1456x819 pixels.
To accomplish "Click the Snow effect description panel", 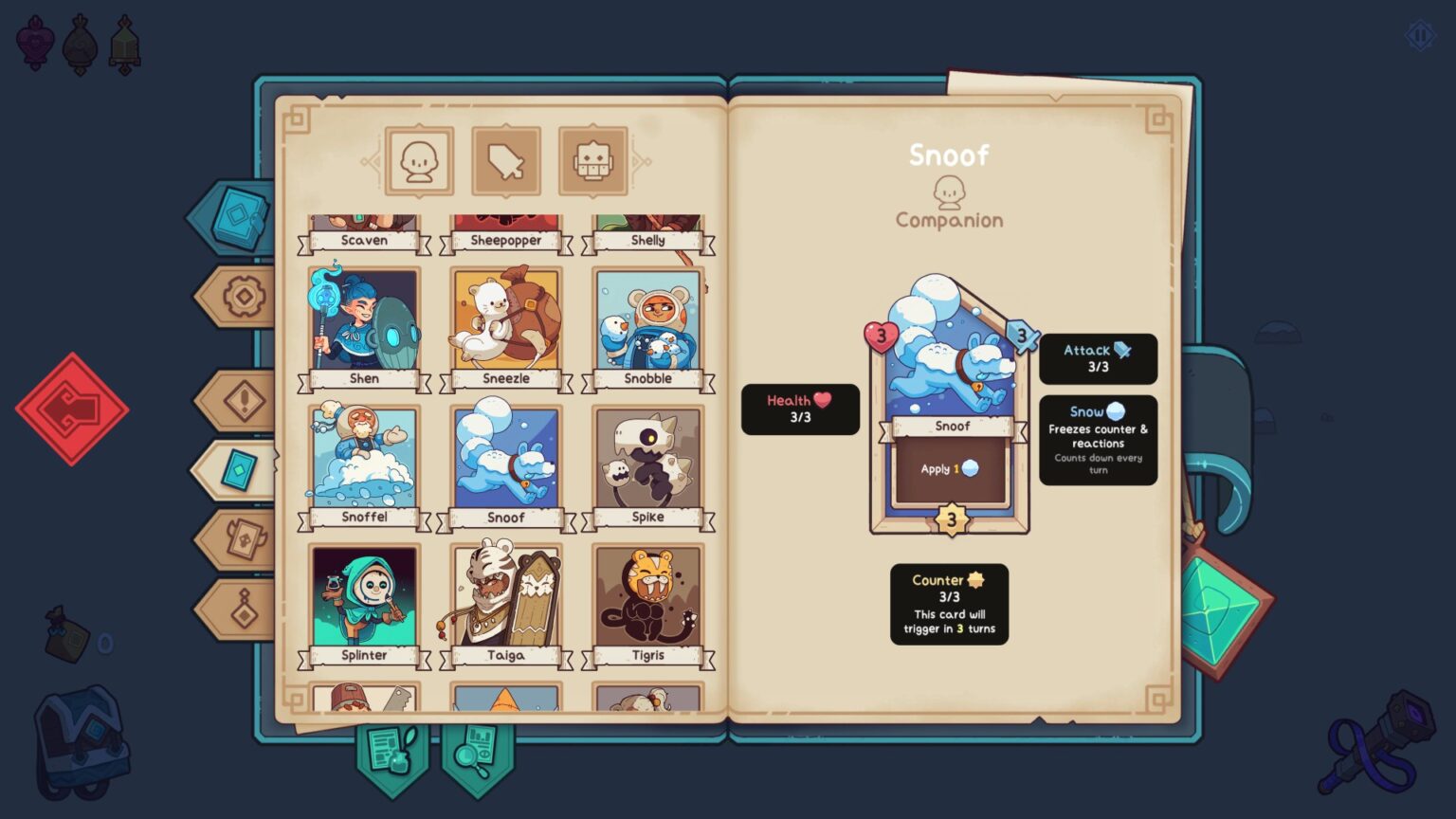I will [x=1098, y=438].
